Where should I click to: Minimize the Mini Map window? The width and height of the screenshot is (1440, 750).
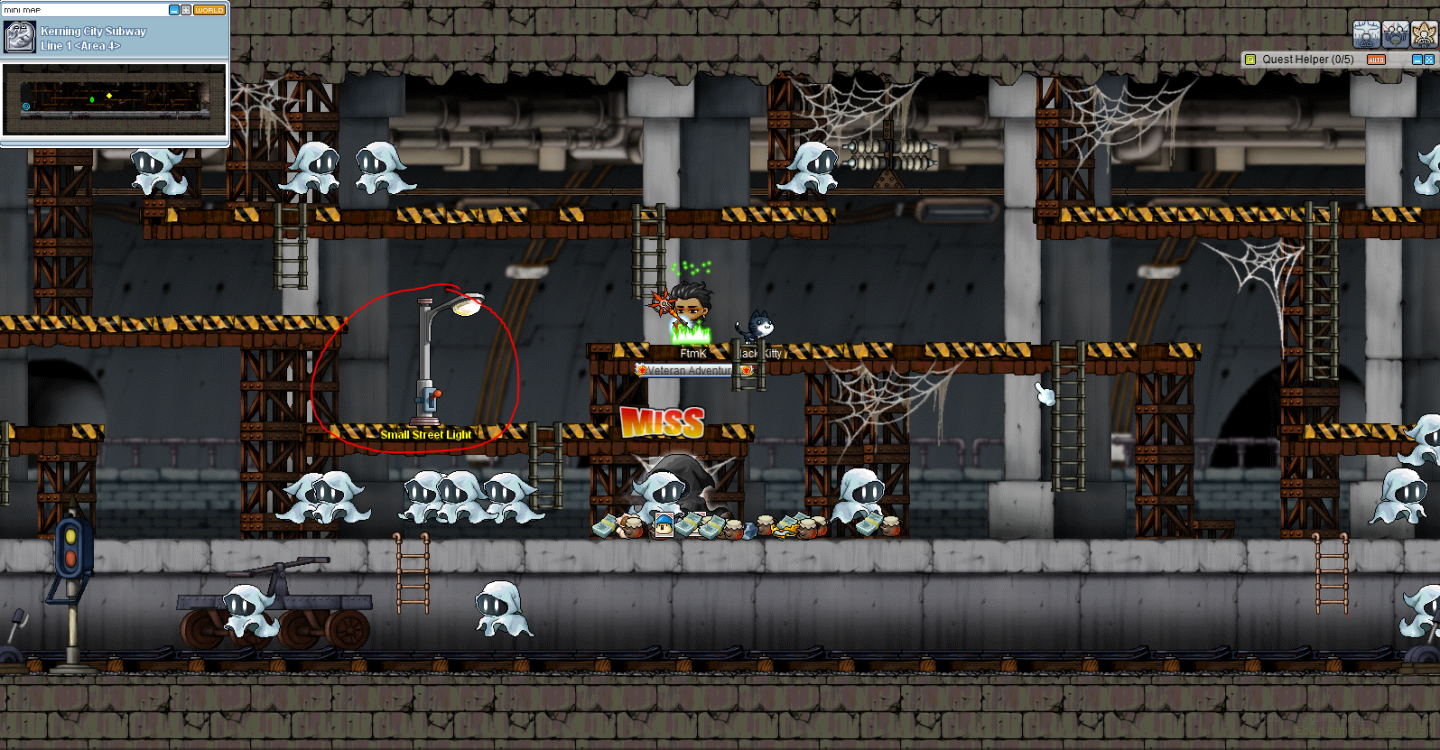pyautogui.click(x=175, y=10)
